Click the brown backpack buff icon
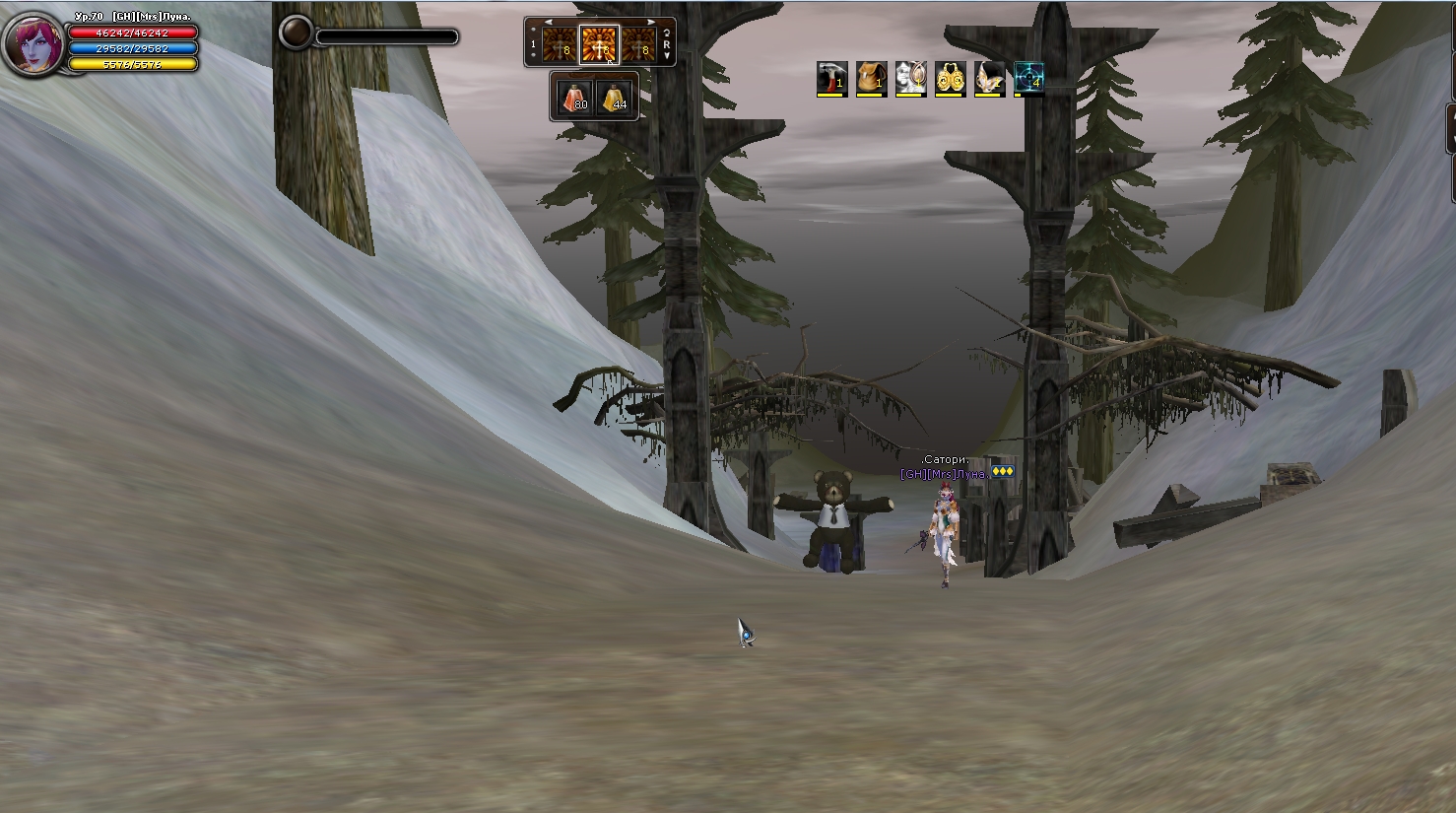The height and width of the screenshot is (813, 1456). point(871,78)
